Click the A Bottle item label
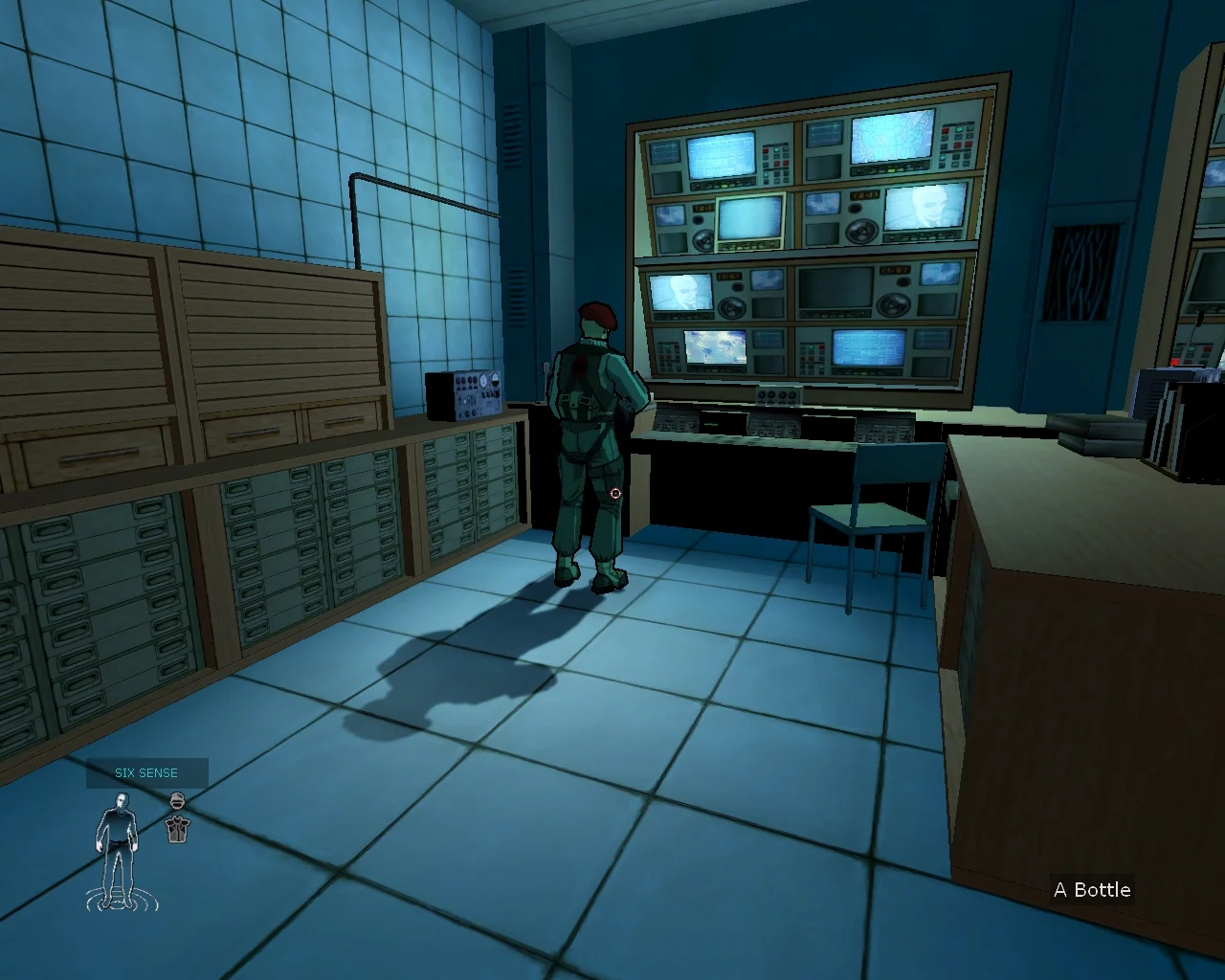 click(x=1092, y=890)
